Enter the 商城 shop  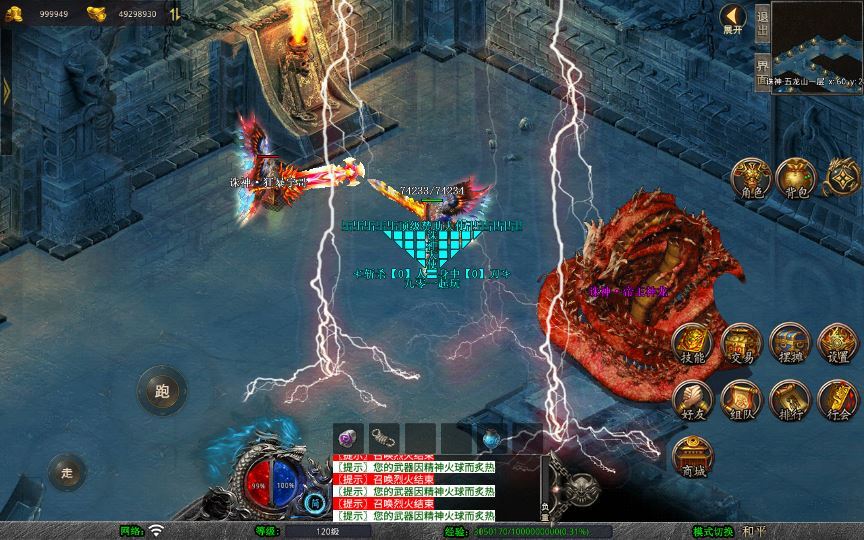pos(692,455)
